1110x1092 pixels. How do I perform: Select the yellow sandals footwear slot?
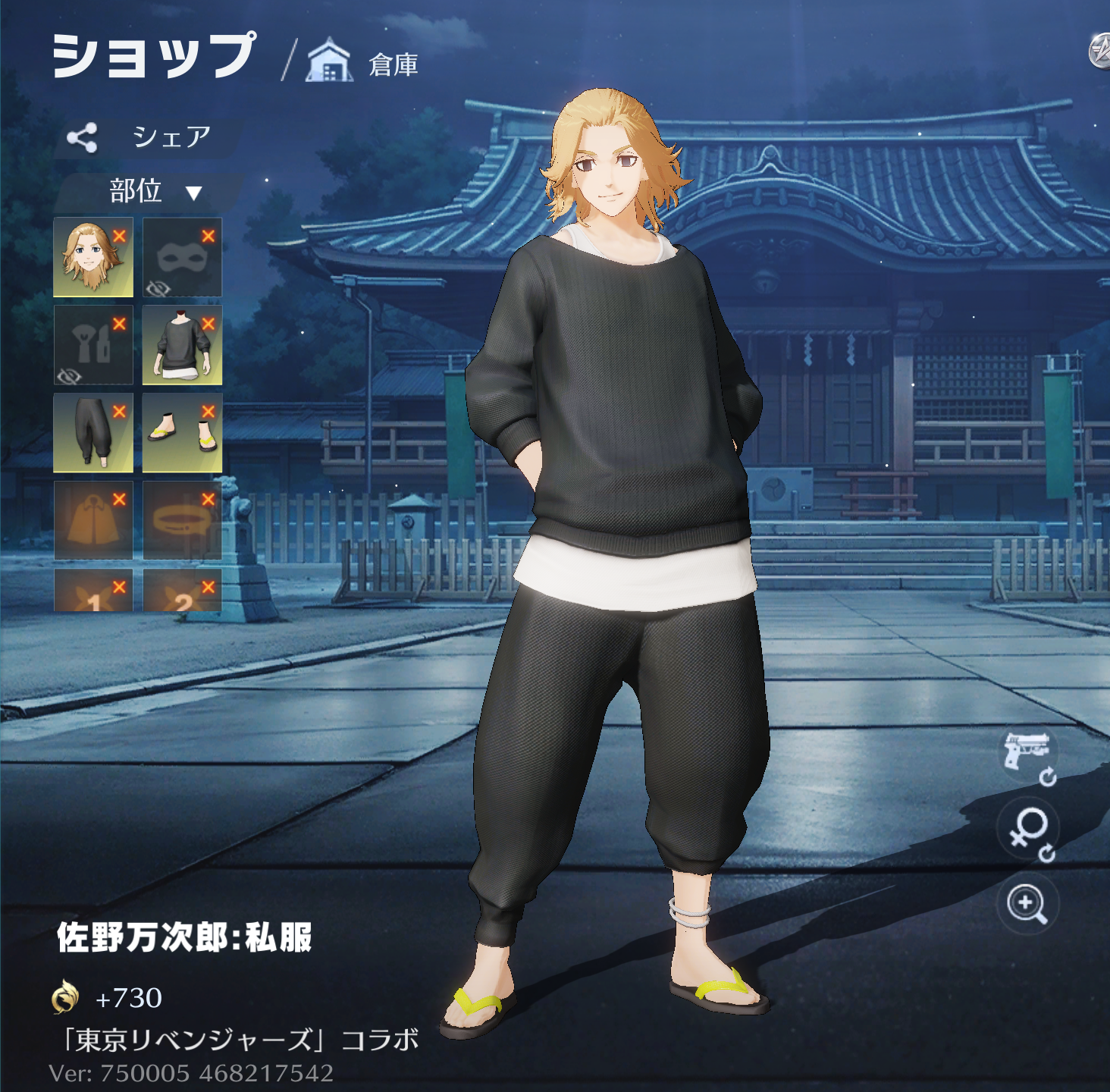point(181,433)
